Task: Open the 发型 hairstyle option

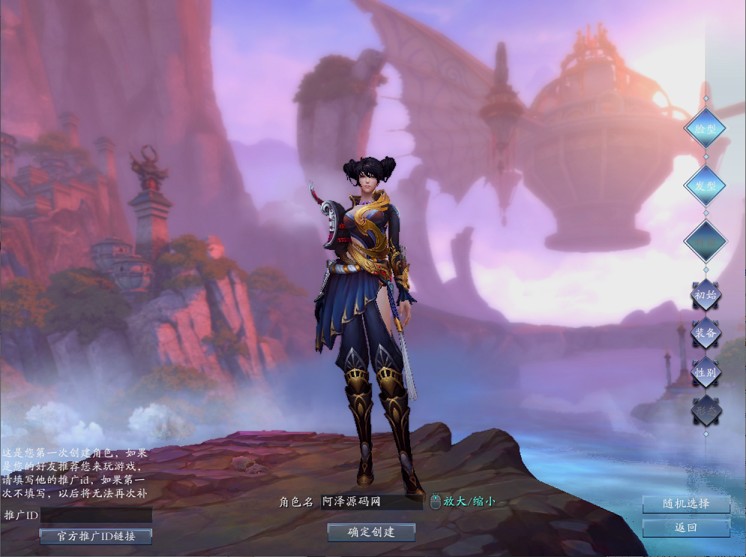Action: coord(704,184)
